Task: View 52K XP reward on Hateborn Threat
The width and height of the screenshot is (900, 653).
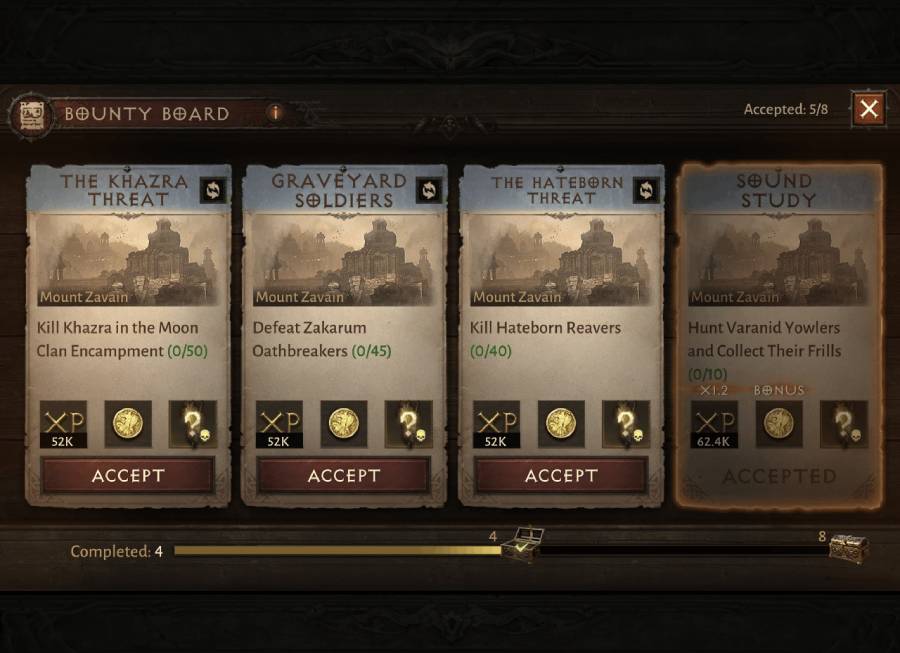Action: coord(496,424)
